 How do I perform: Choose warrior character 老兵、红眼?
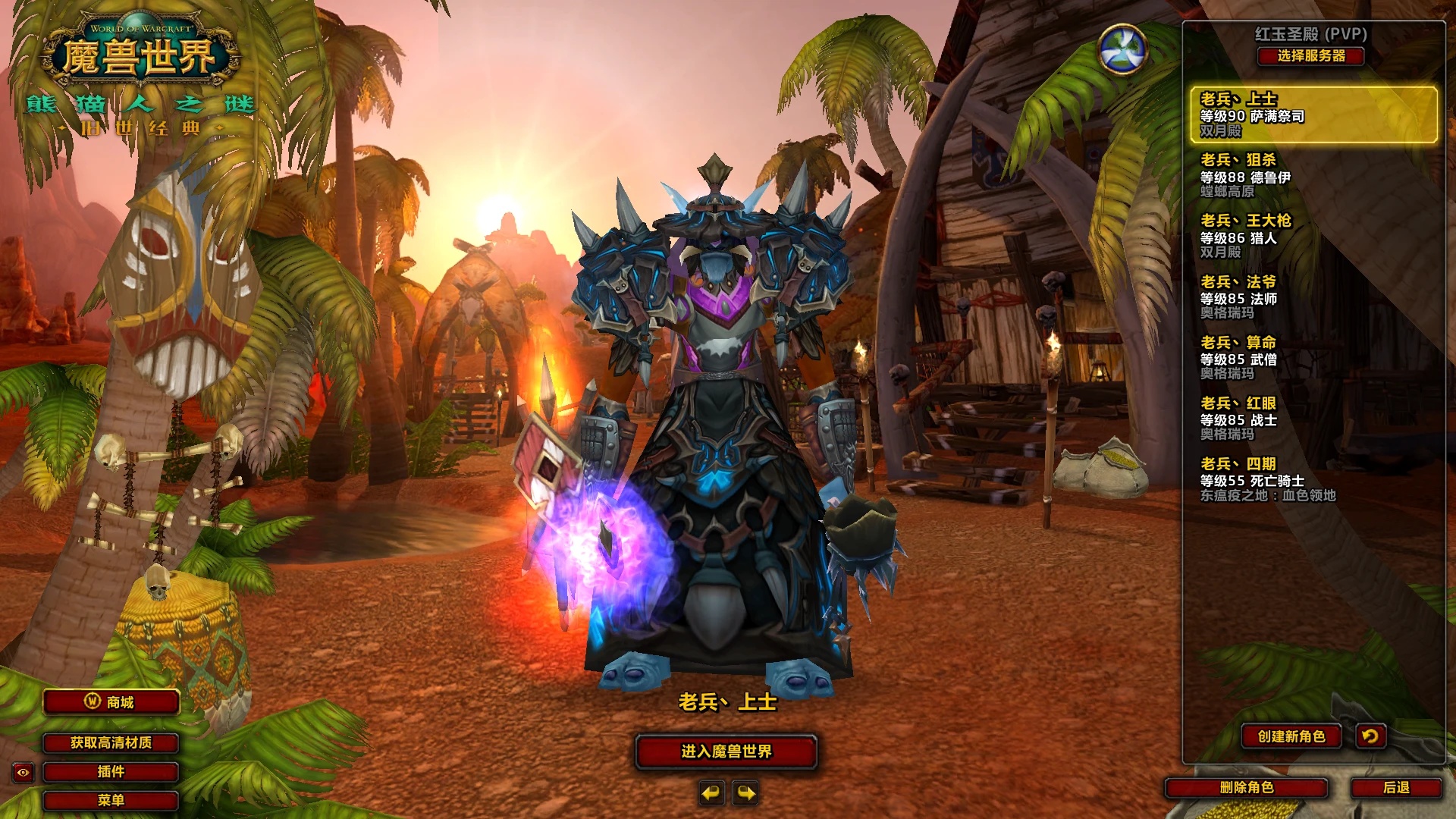(1313, 418)
